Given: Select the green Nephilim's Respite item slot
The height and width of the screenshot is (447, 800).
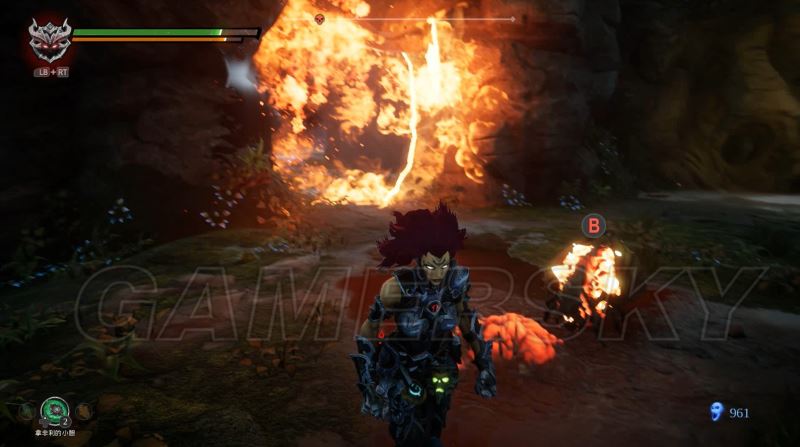Looking at the screenshot, I should pyautogui.click(x=54, y=410).
